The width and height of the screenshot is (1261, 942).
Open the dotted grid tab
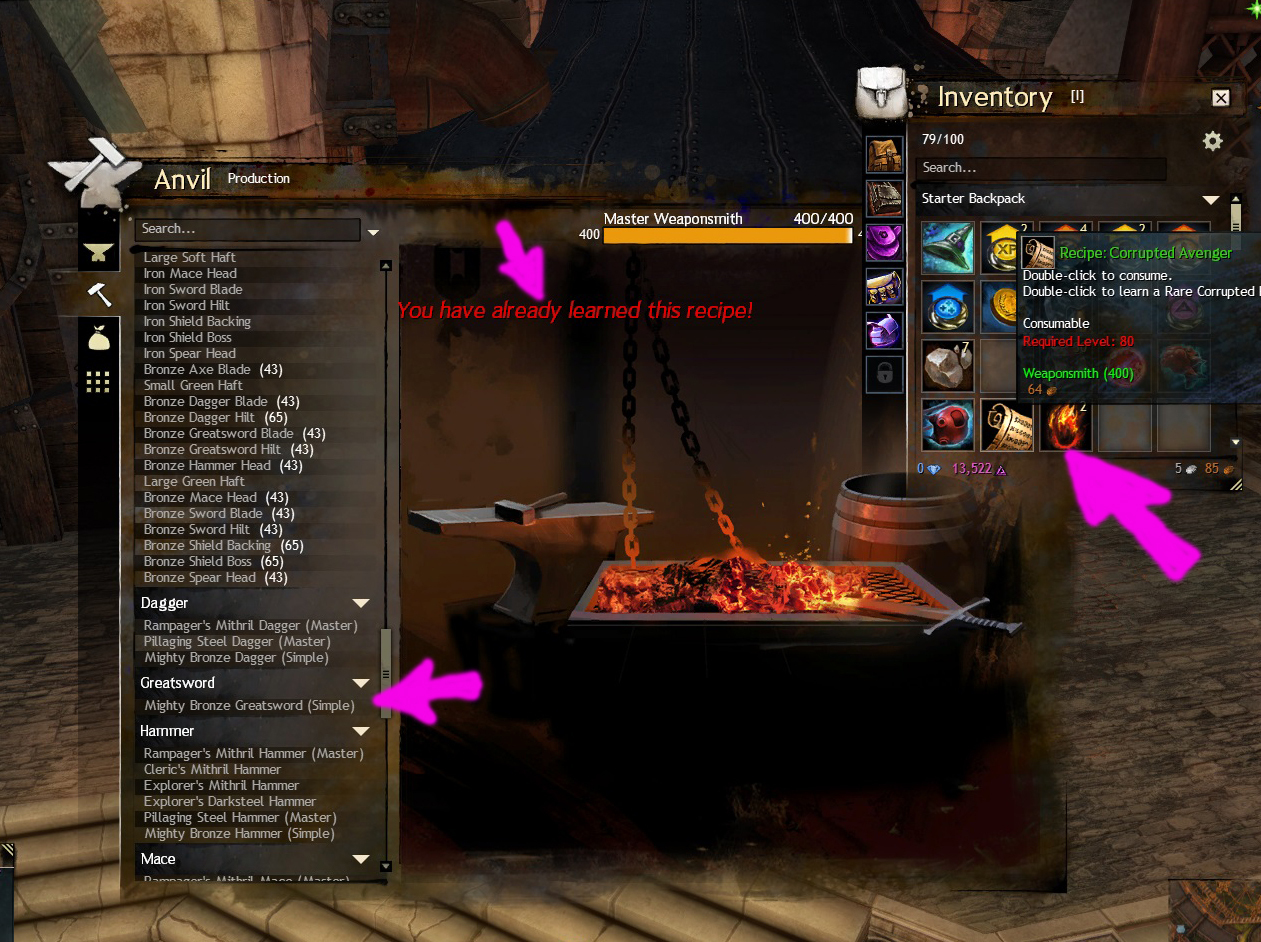coord(99,382)
